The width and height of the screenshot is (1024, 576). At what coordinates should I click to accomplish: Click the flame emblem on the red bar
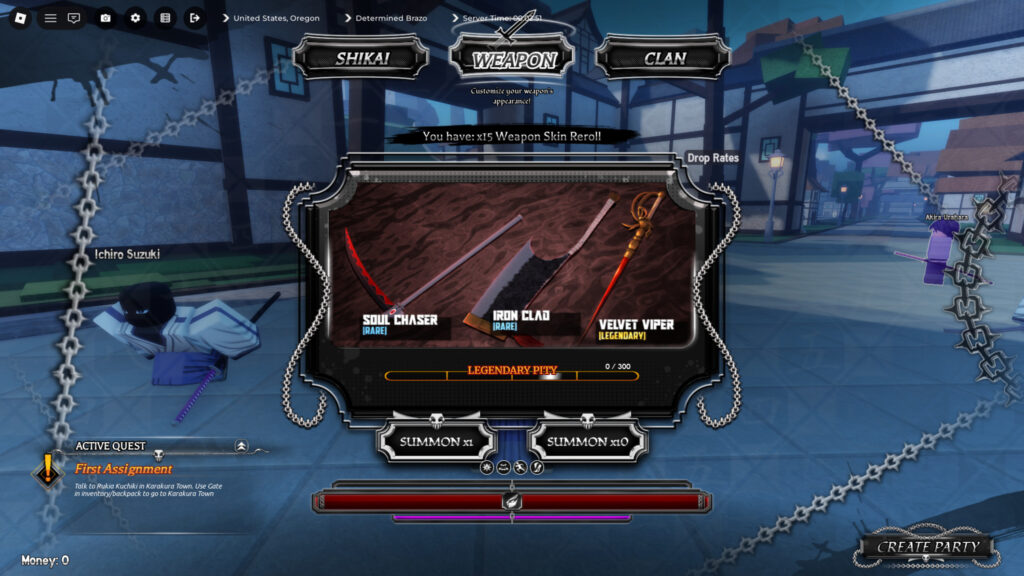click(511, 500)
